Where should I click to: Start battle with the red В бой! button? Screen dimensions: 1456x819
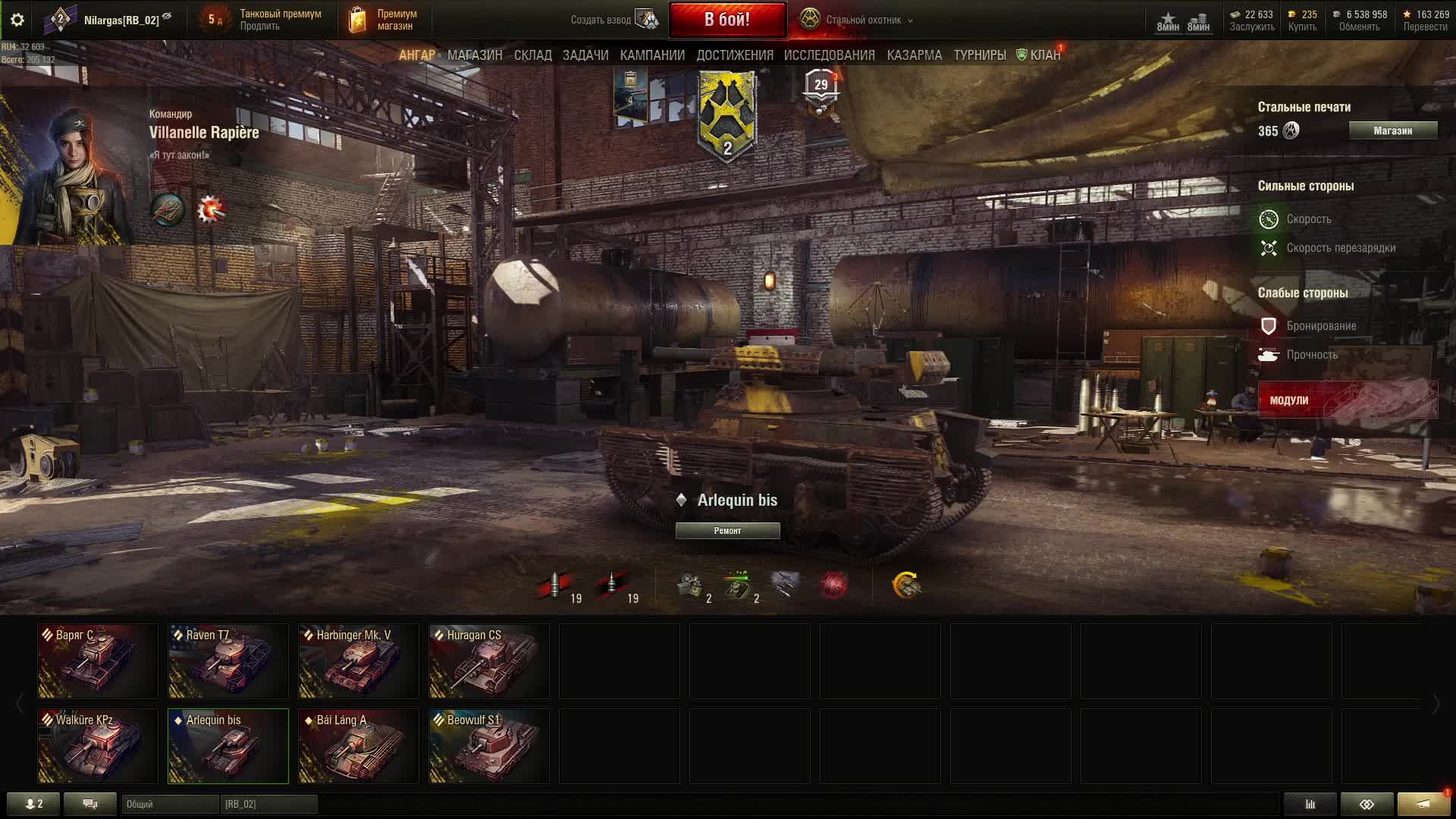point(727,20)
